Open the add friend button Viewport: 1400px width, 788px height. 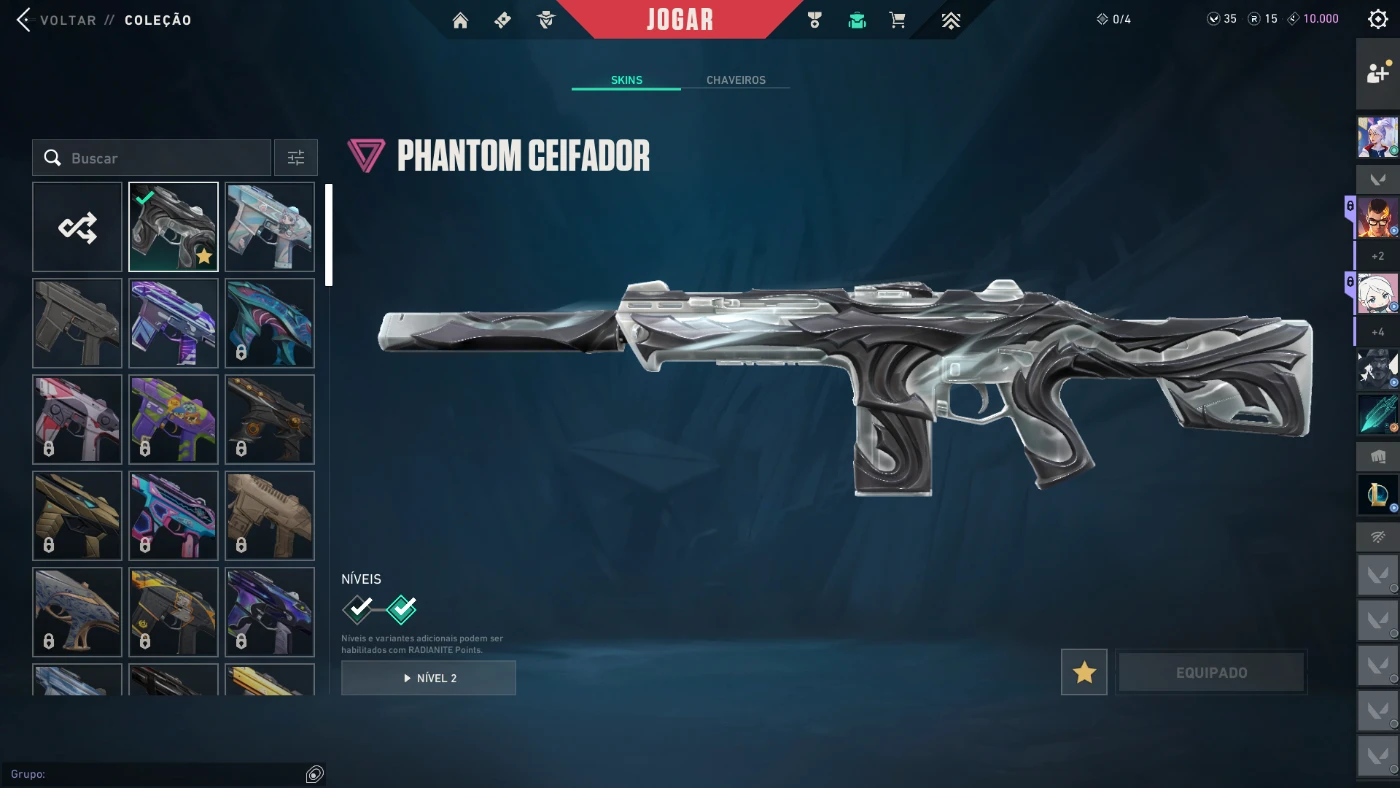pyautogui.click(x=1377, y=74)
